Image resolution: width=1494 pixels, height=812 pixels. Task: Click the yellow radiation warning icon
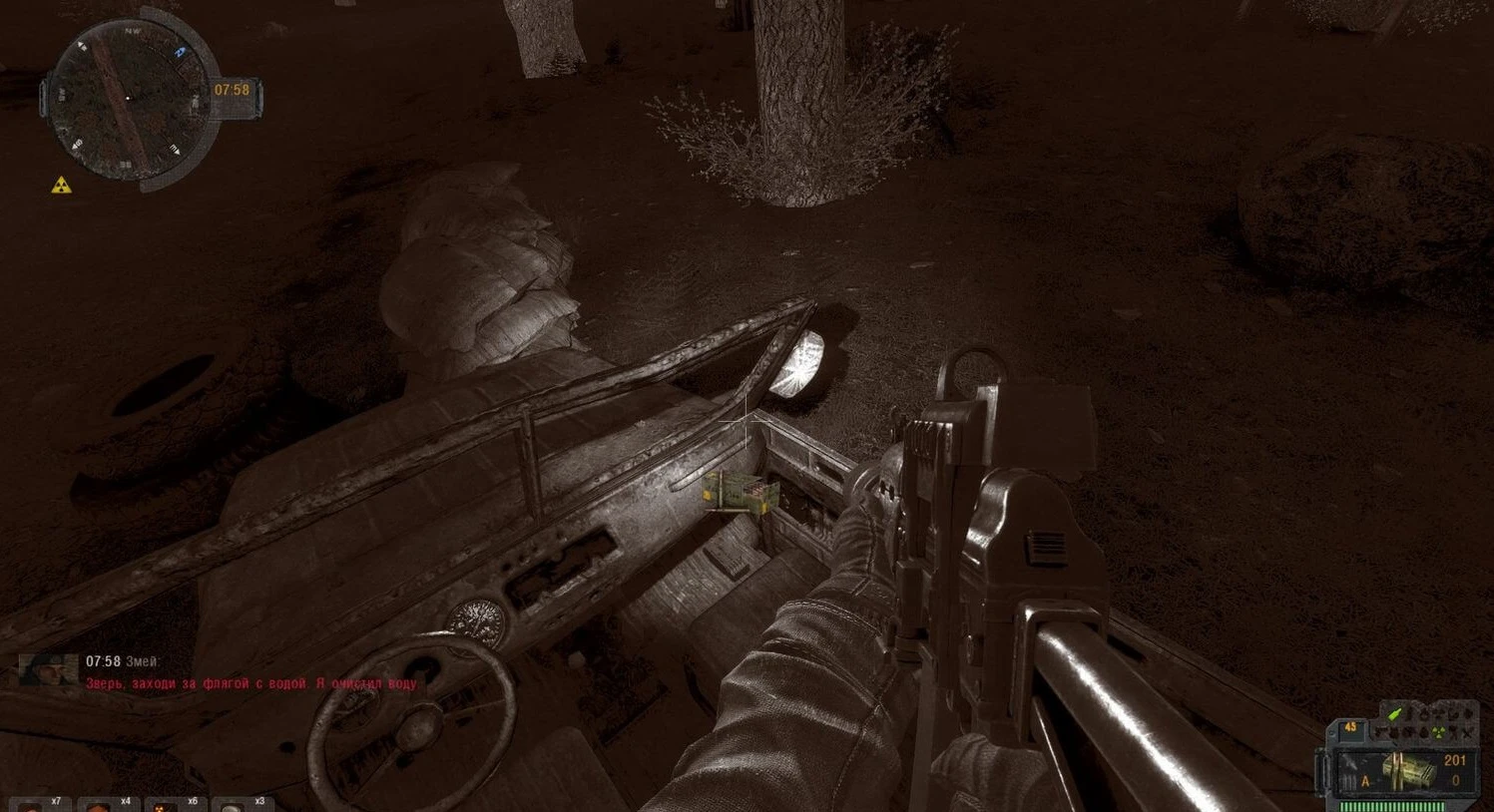tap(62, 185)
